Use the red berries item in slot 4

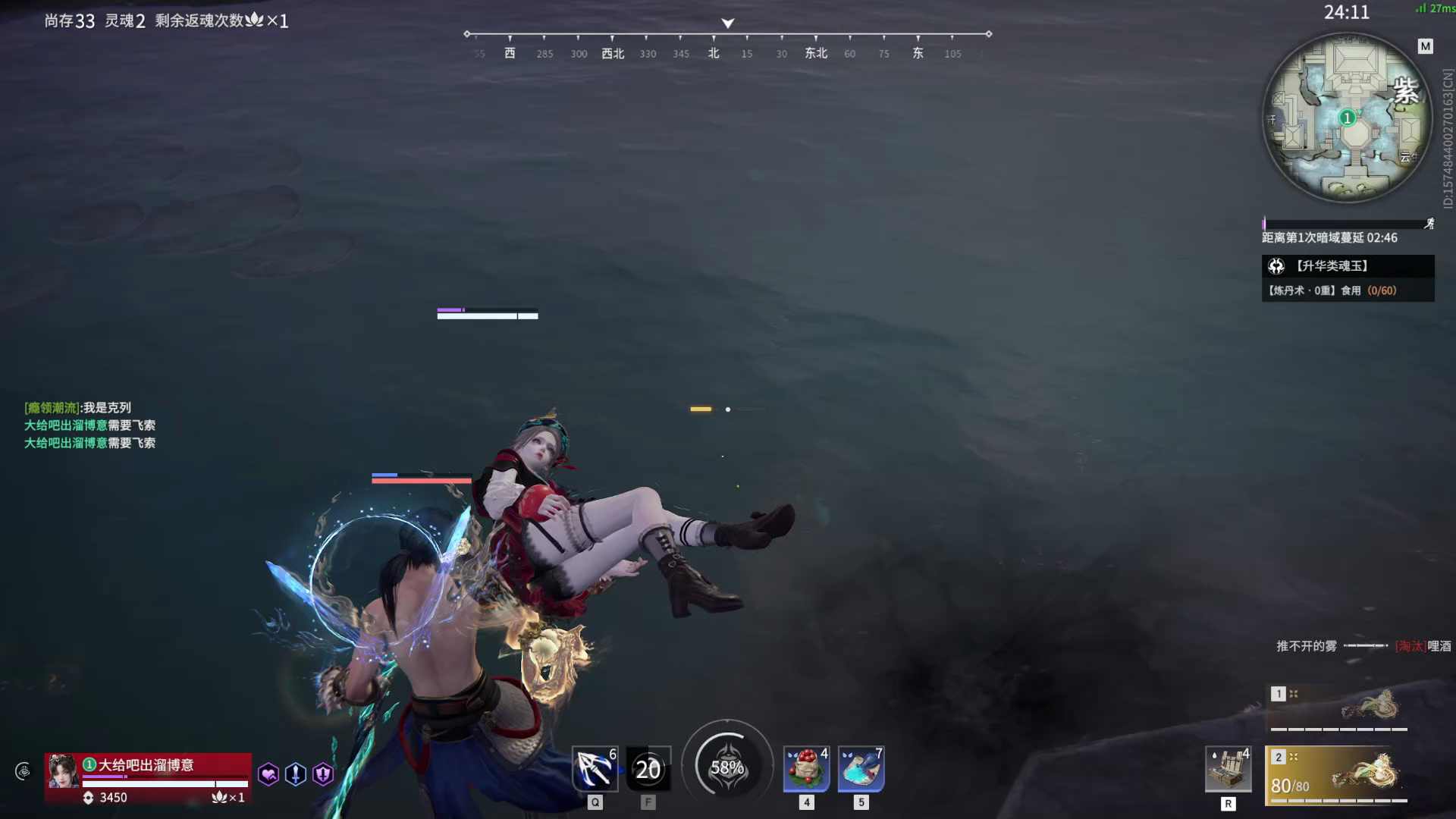(x=805, y=768)
